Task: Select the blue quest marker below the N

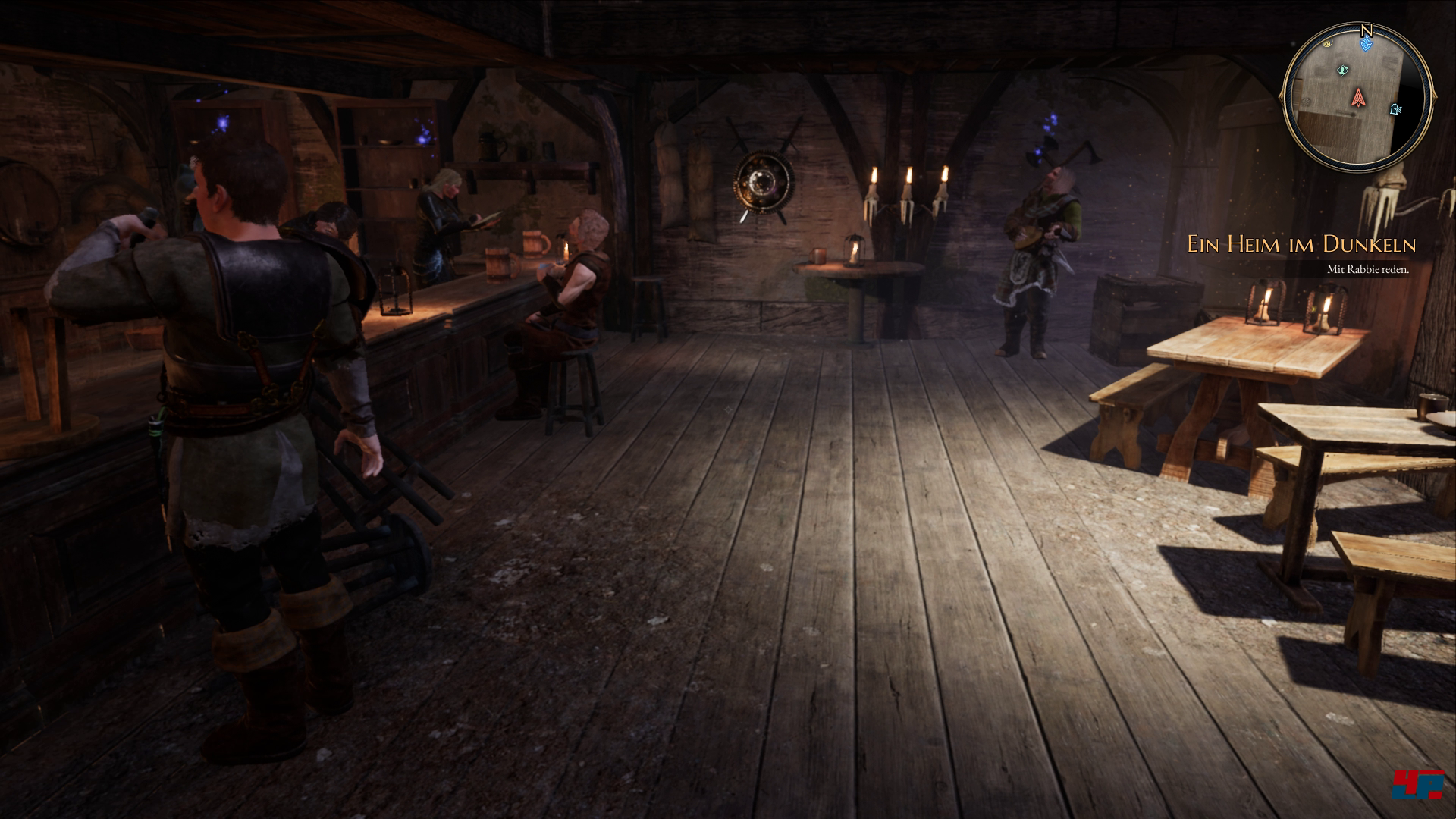Action: 1366,45
